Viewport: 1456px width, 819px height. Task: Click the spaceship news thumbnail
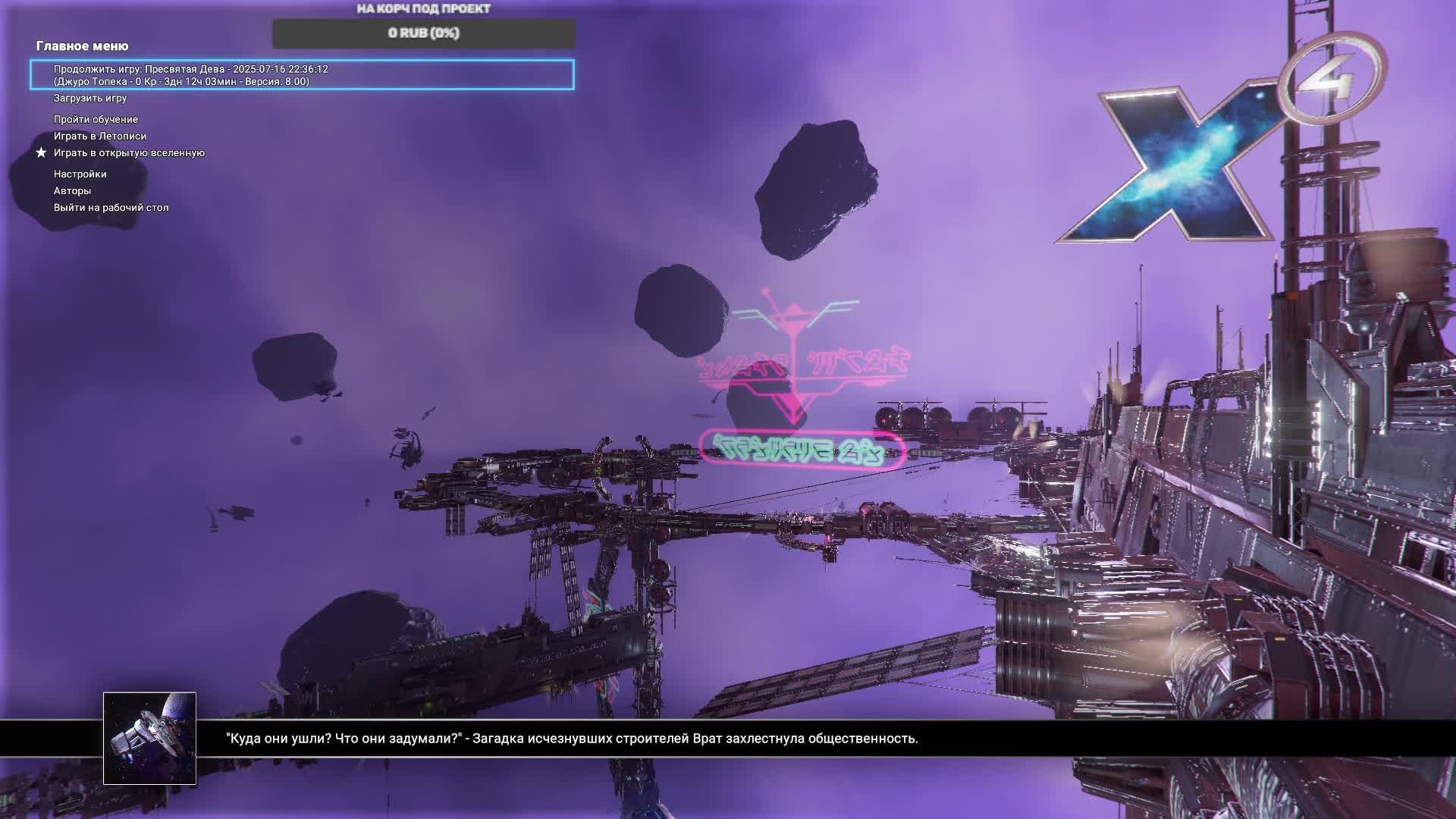pos(149,738)
